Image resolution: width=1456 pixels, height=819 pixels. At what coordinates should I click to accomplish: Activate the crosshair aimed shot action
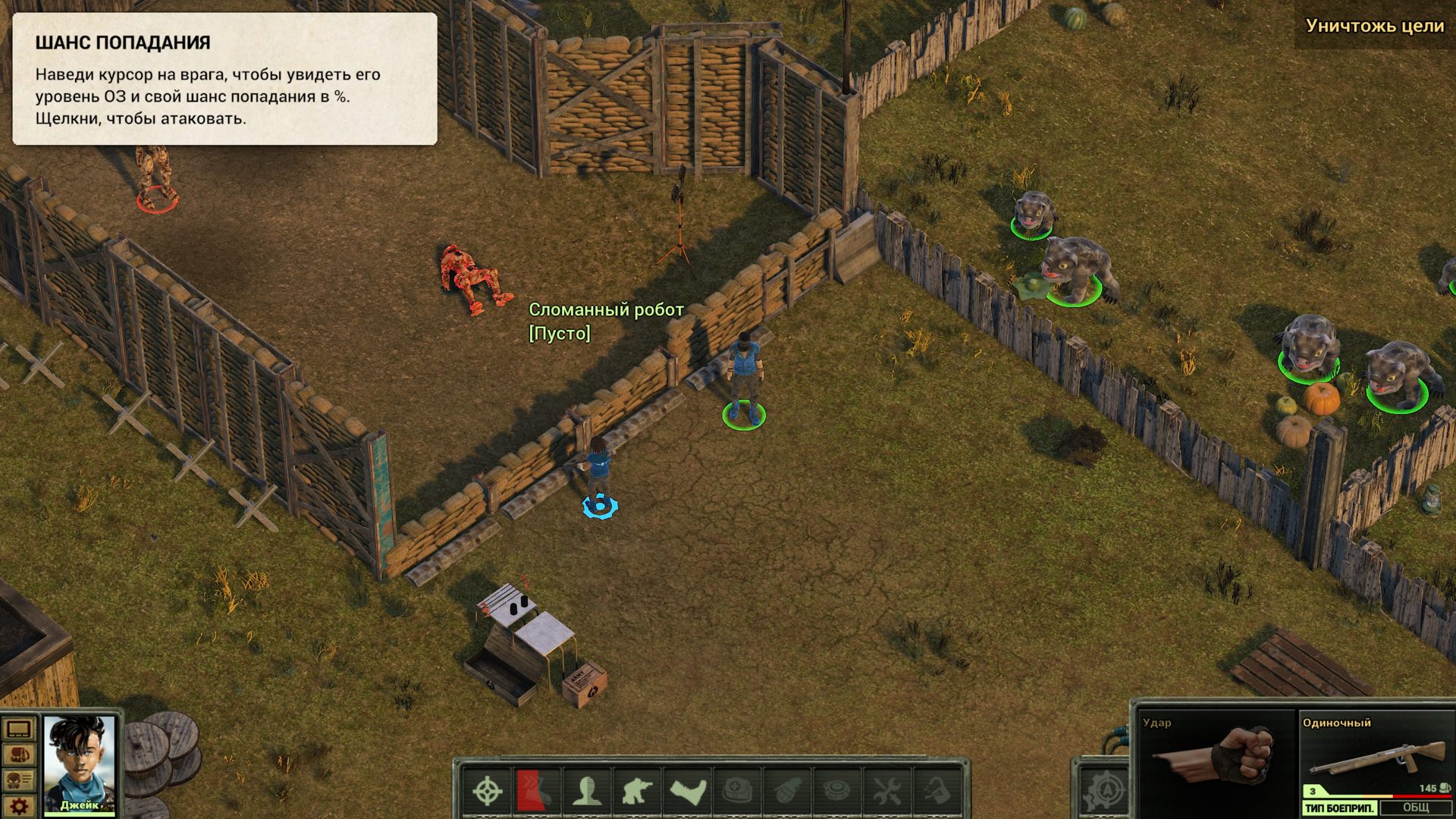point(488,791)
